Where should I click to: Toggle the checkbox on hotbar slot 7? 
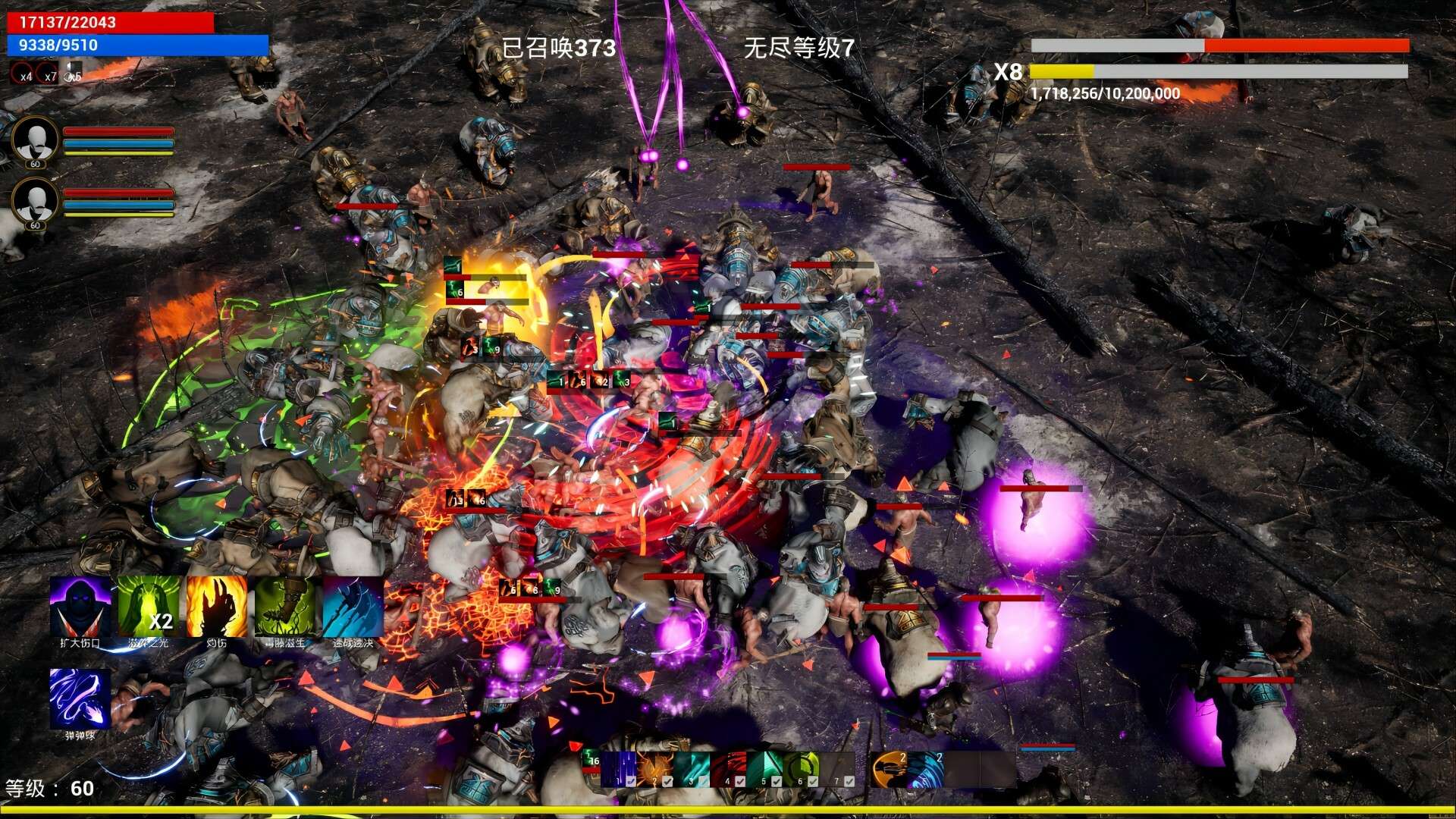click(x=849, y=780)
